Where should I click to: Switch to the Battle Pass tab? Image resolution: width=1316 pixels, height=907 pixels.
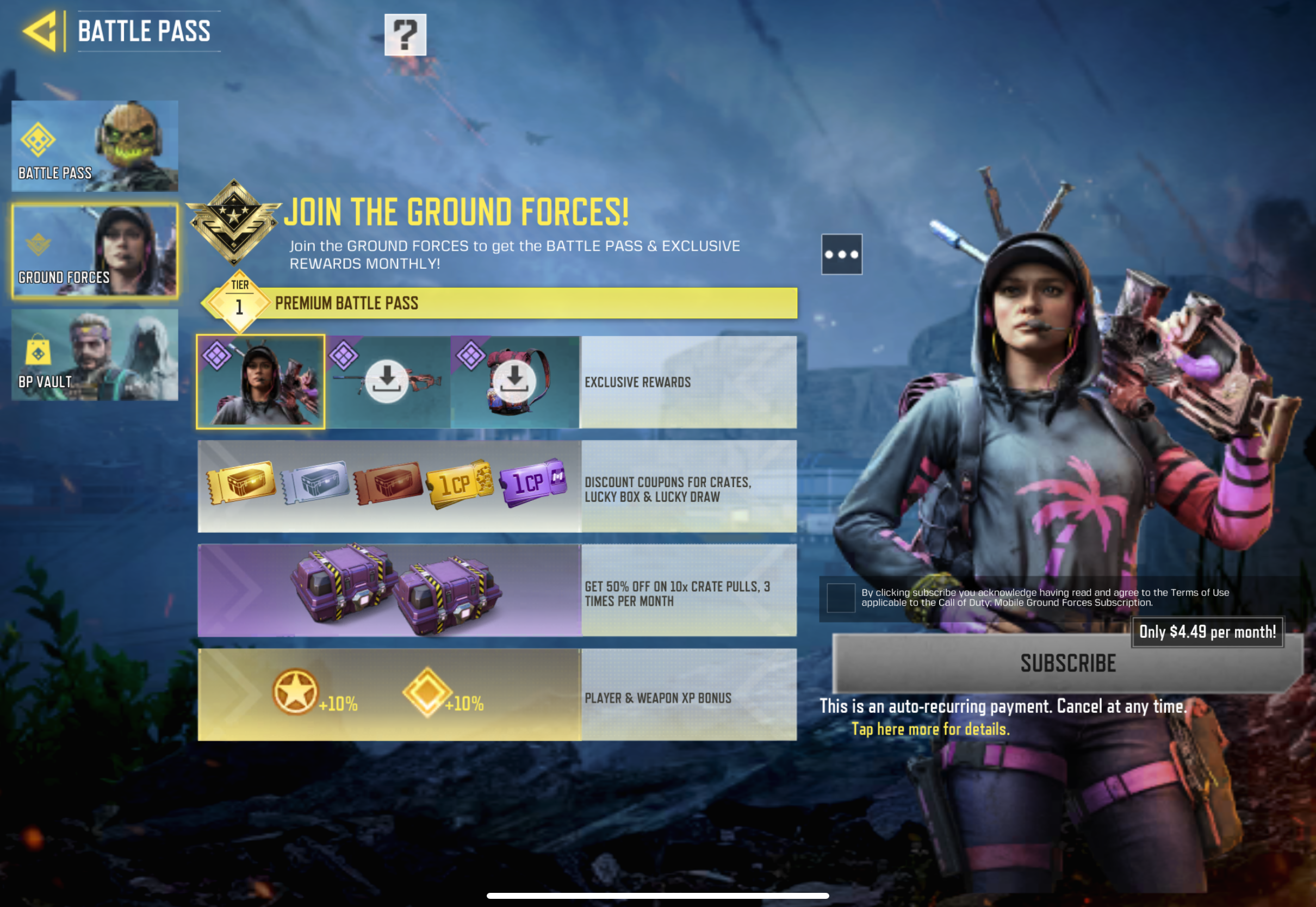[94, 146]
